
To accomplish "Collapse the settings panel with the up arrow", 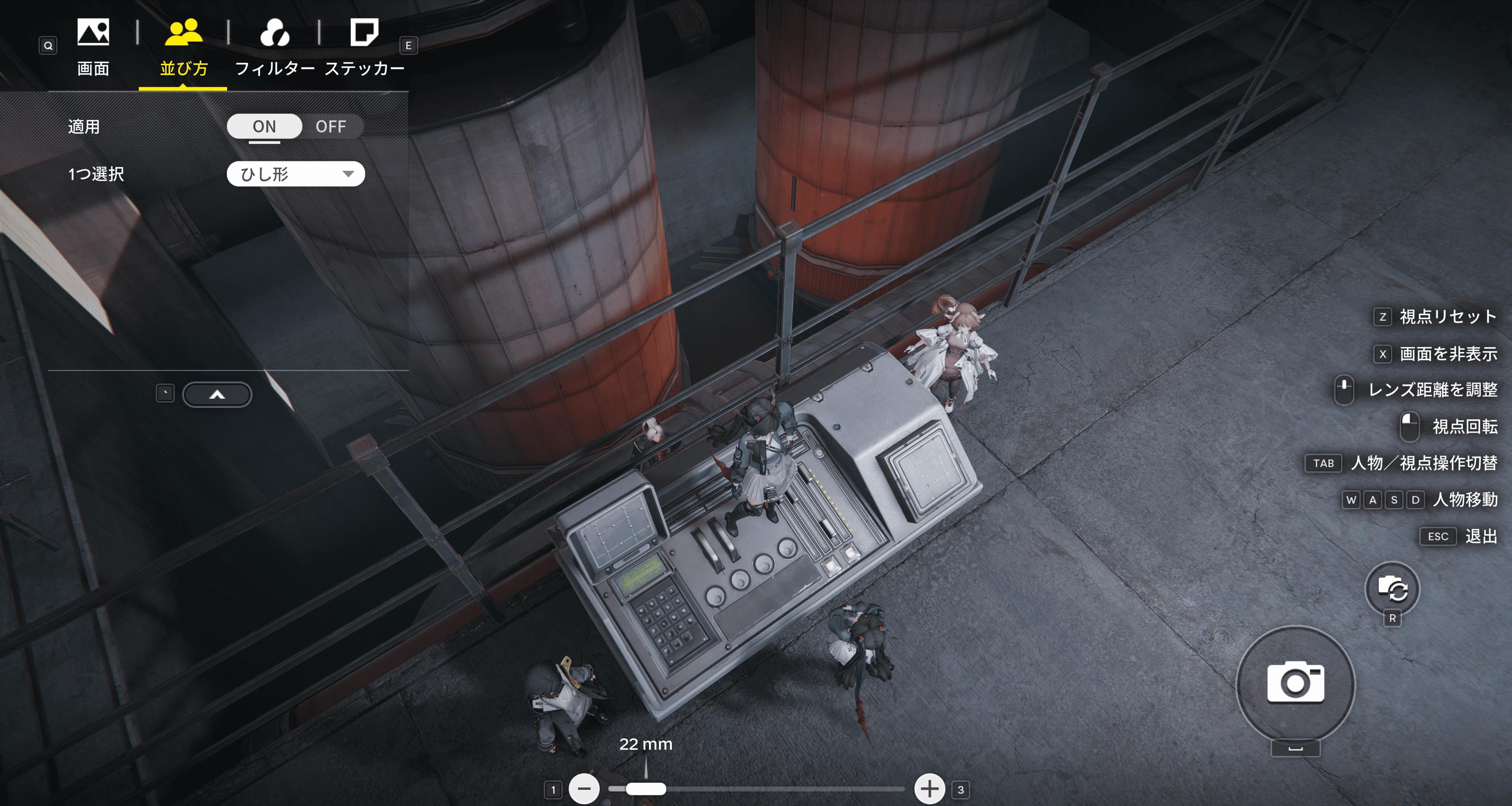I will [x=217, y=394].
